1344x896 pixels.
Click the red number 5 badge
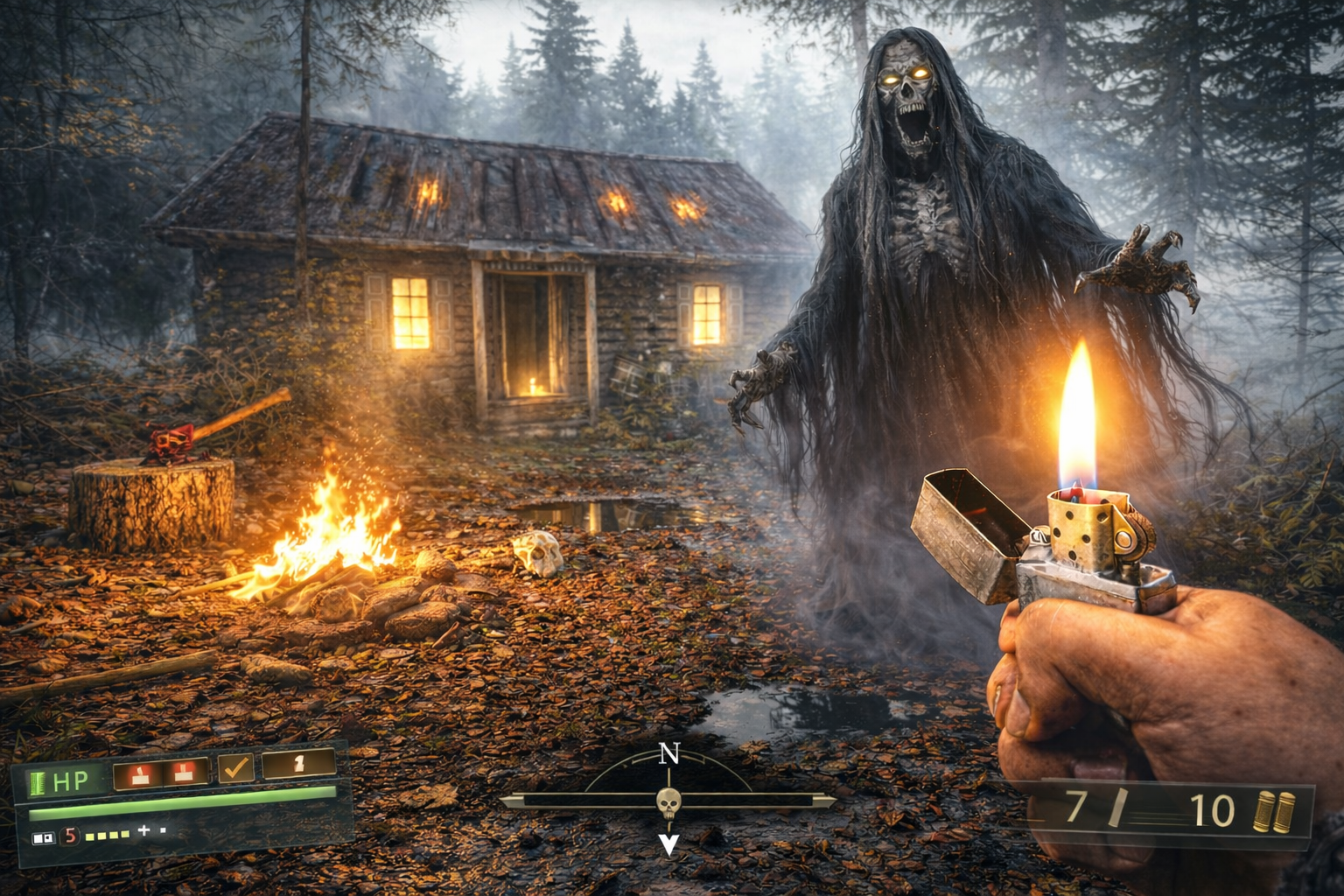(69, 836)
